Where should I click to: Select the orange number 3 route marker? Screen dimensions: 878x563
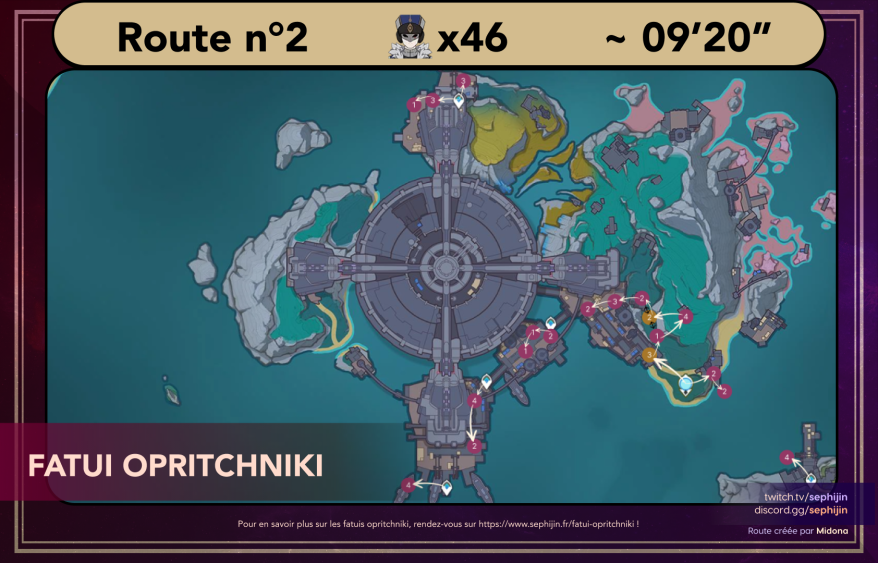[649, 354]
